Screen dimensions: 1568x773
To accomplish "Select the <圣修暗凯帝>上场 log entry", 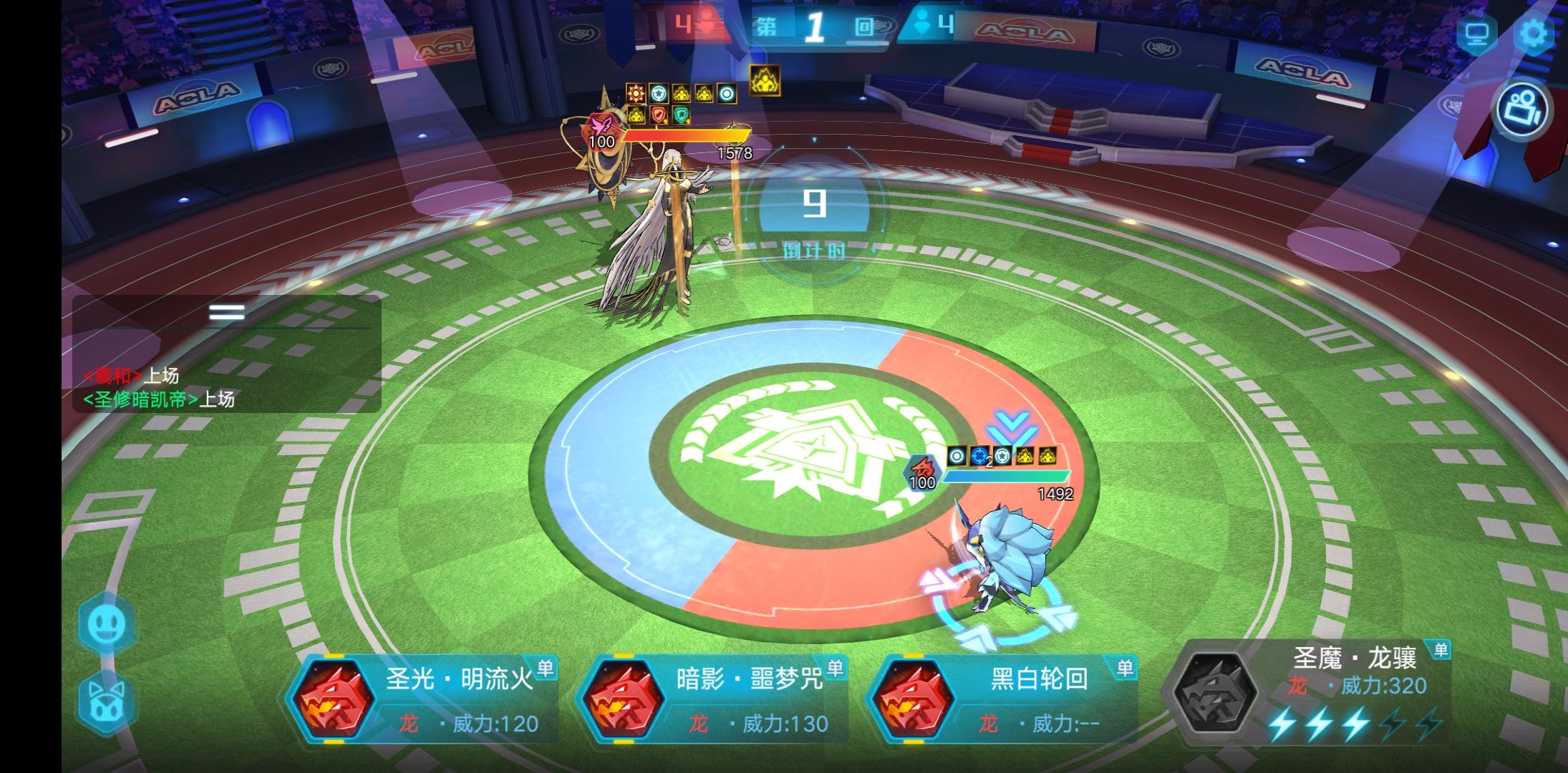I will tap(155, 401).
